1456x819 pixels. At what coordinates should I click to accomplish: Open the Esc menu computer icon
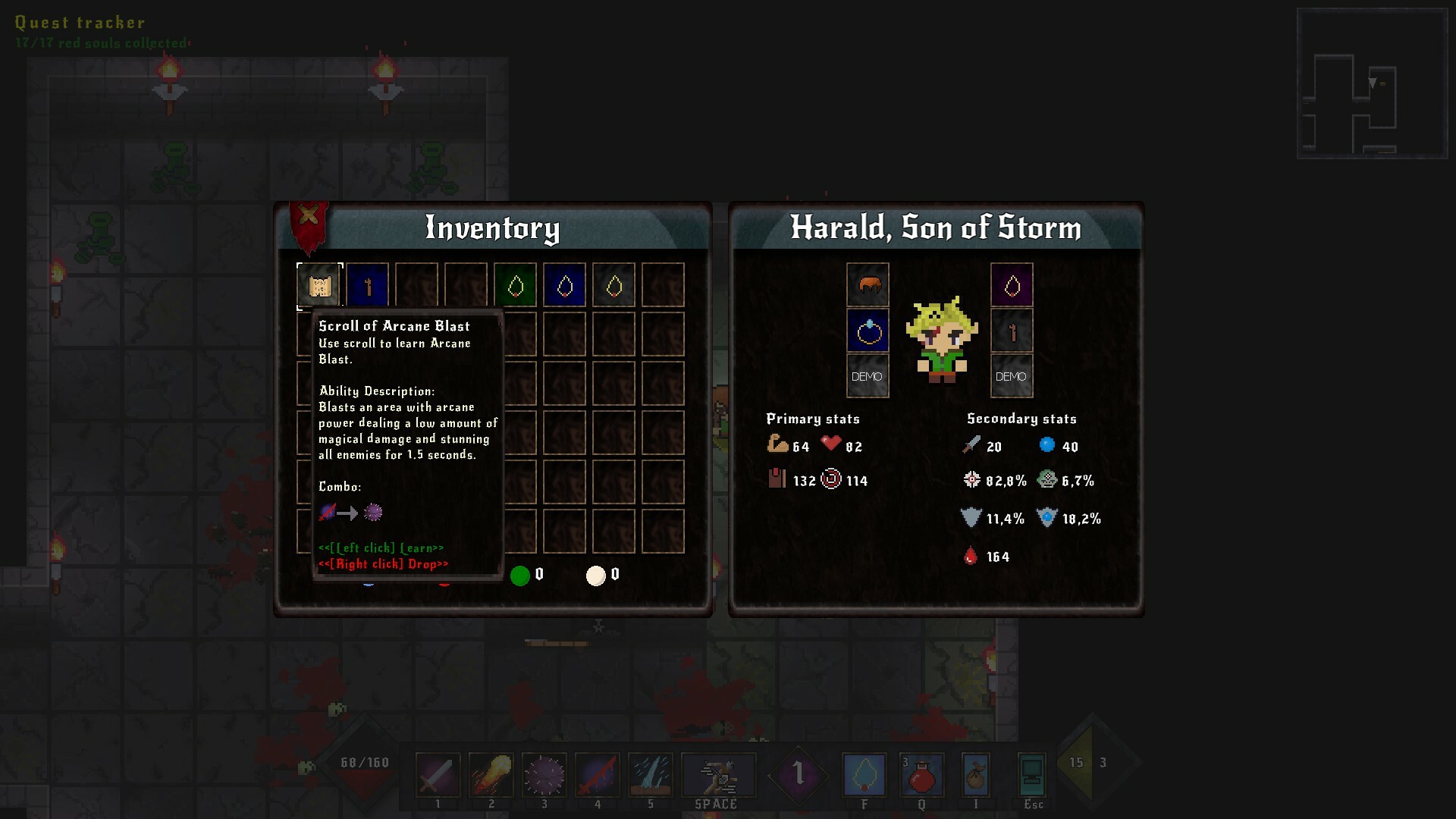pos(1032,775)
